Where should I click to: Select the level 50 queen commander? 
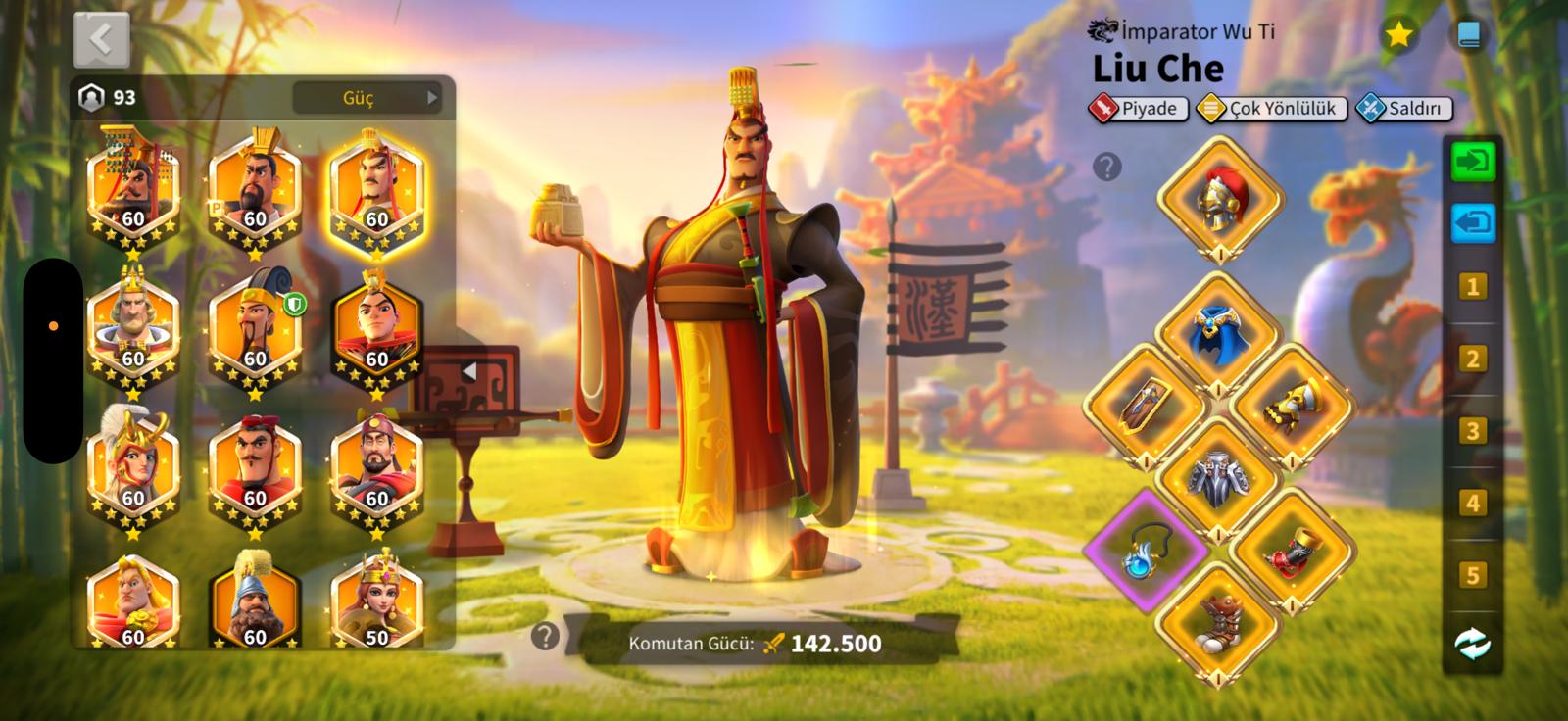(x=376, y=600)
